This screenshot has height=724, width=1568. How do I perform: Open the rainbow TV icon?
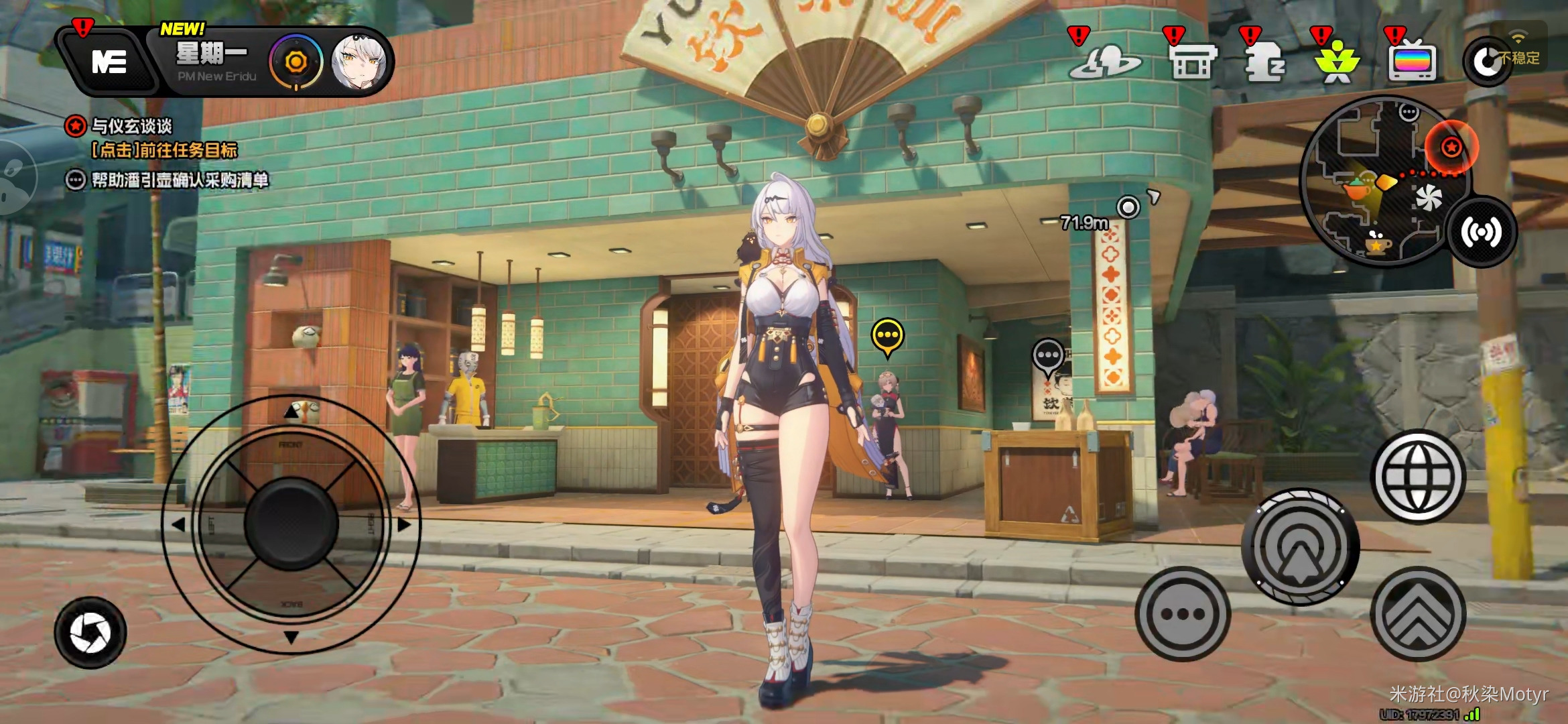click(1413, 62)
